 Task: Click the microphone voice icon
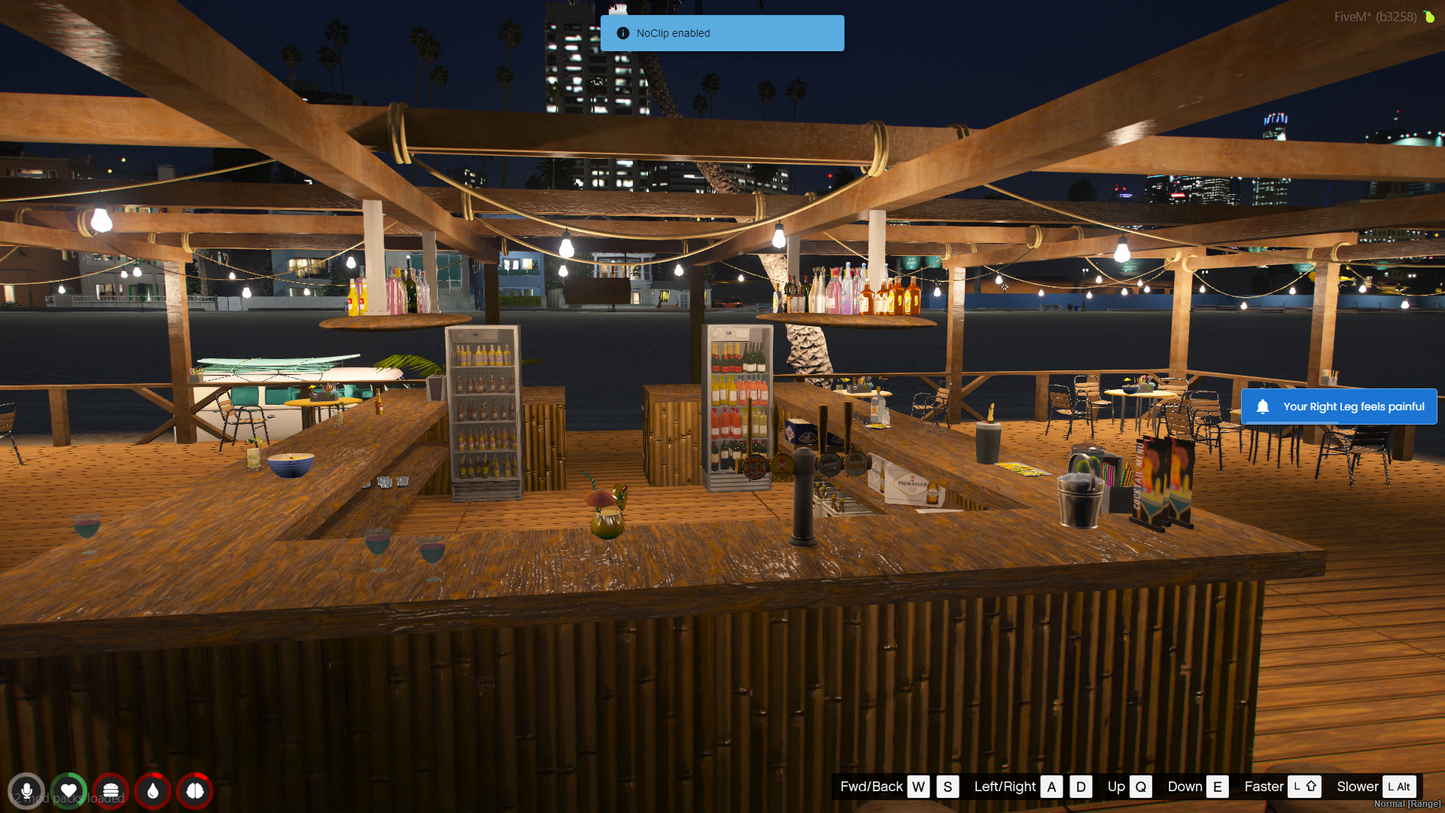(27, 791)
